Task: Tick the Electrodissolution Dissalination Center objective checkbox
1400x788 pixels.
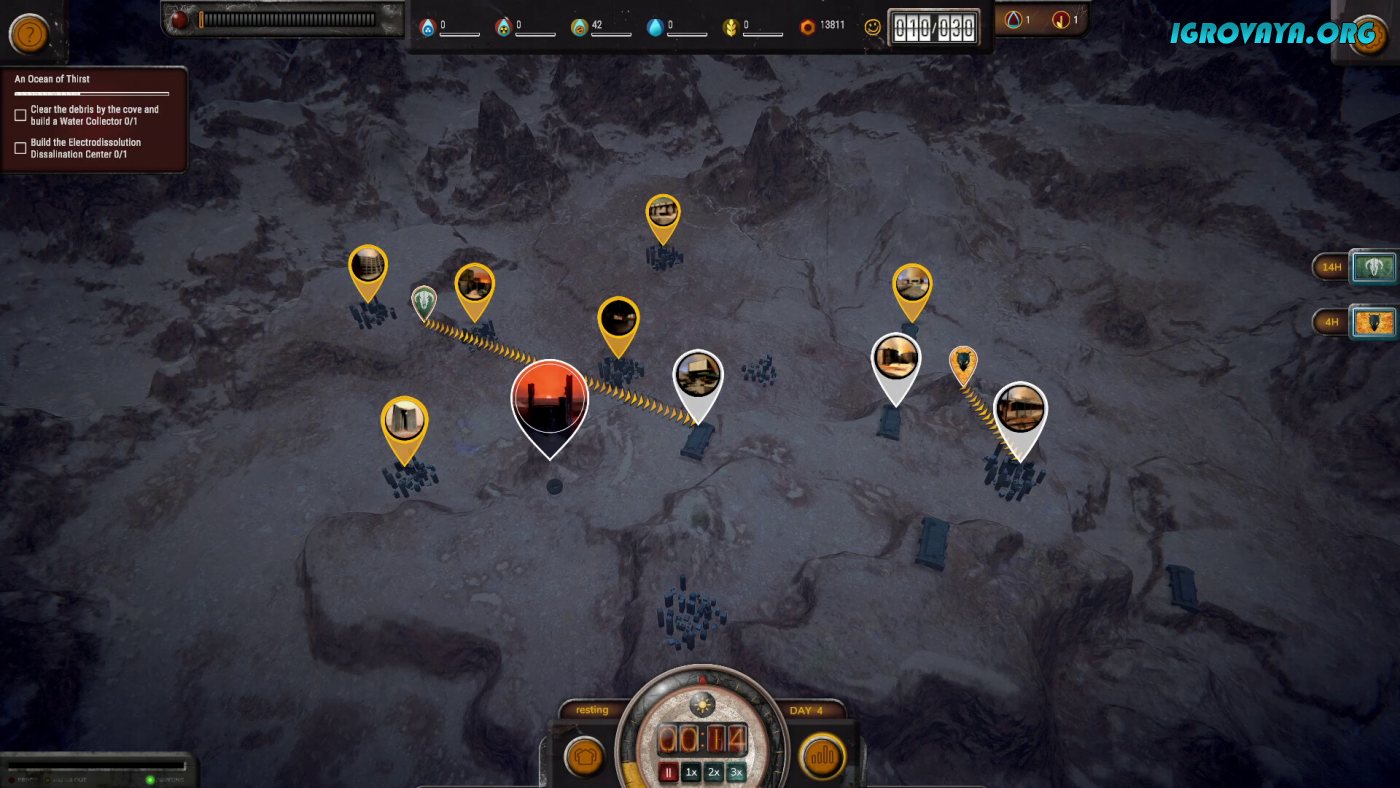Action: 20,148
